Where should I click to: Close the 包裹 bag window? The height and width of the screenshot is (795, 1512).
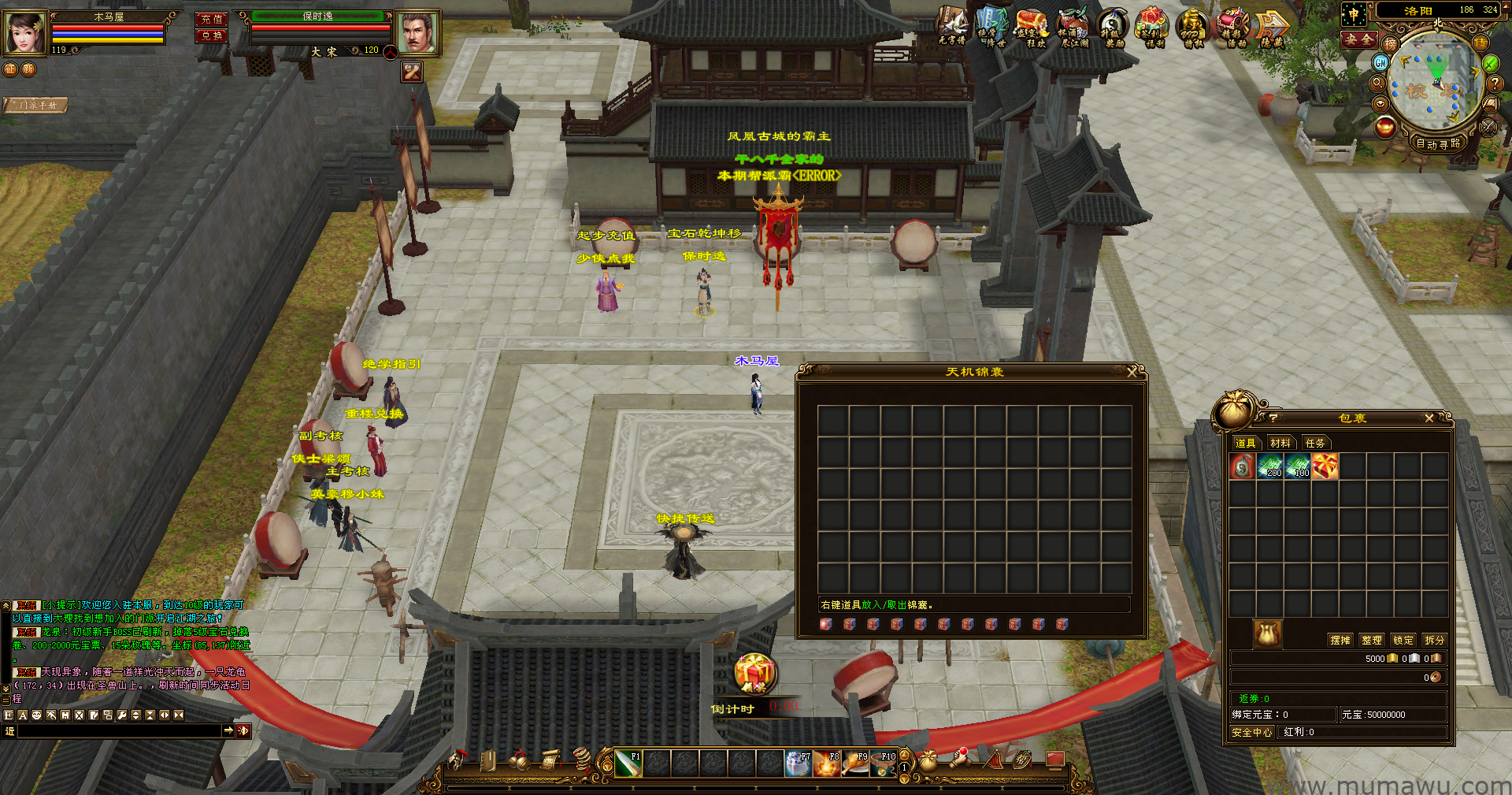point(1429,418)
